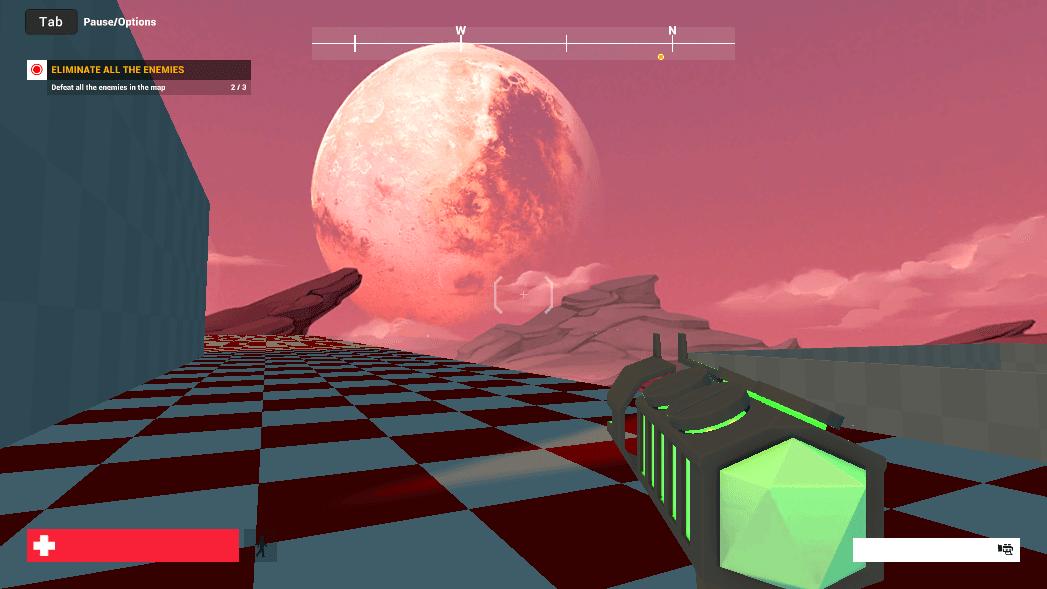Click the compass bar's N heading
The image size is (1047, 589).
(x=672, y=31)
